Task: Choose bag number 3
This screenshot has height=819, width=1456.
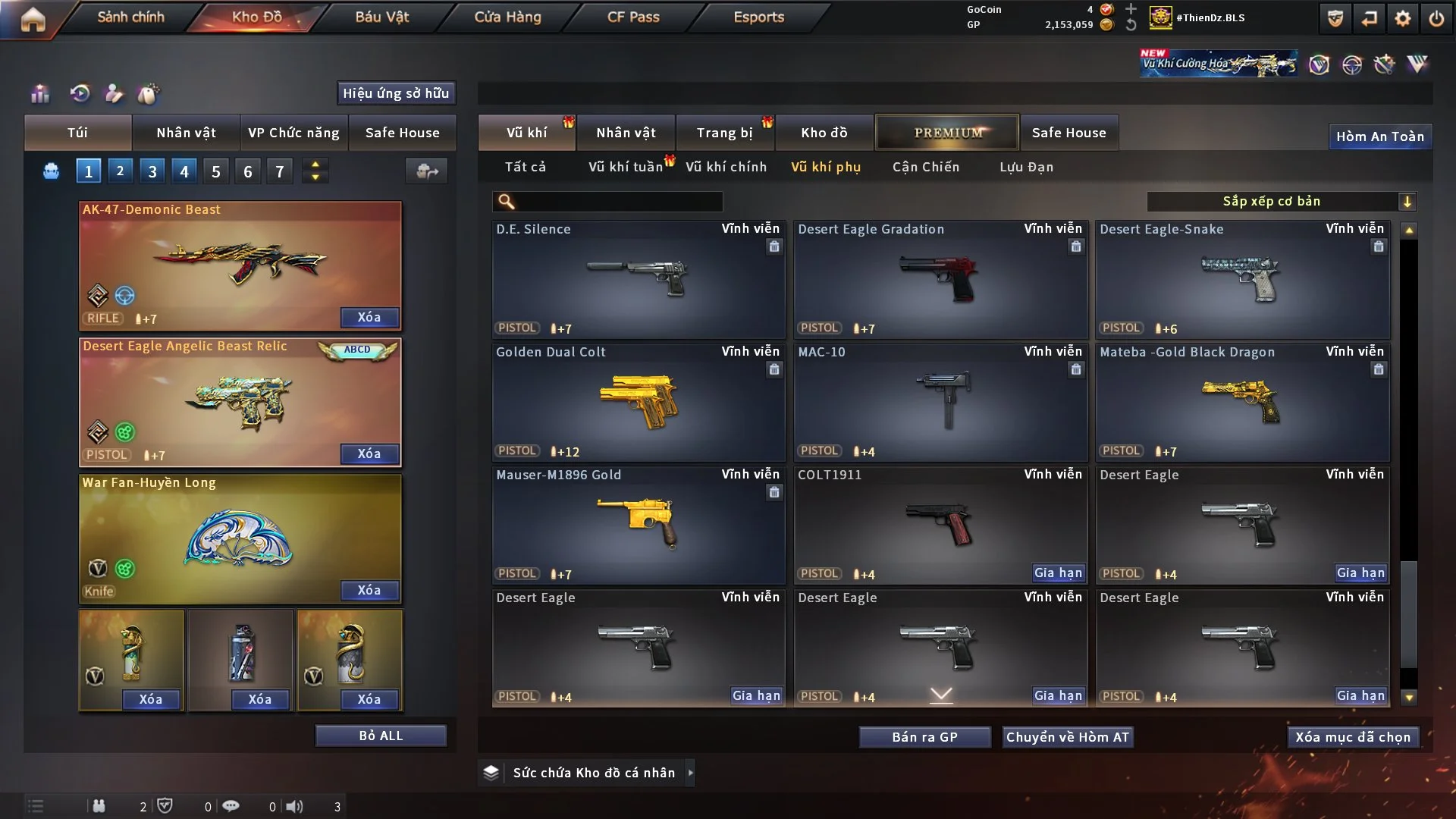Action: [x=152, y=171]
